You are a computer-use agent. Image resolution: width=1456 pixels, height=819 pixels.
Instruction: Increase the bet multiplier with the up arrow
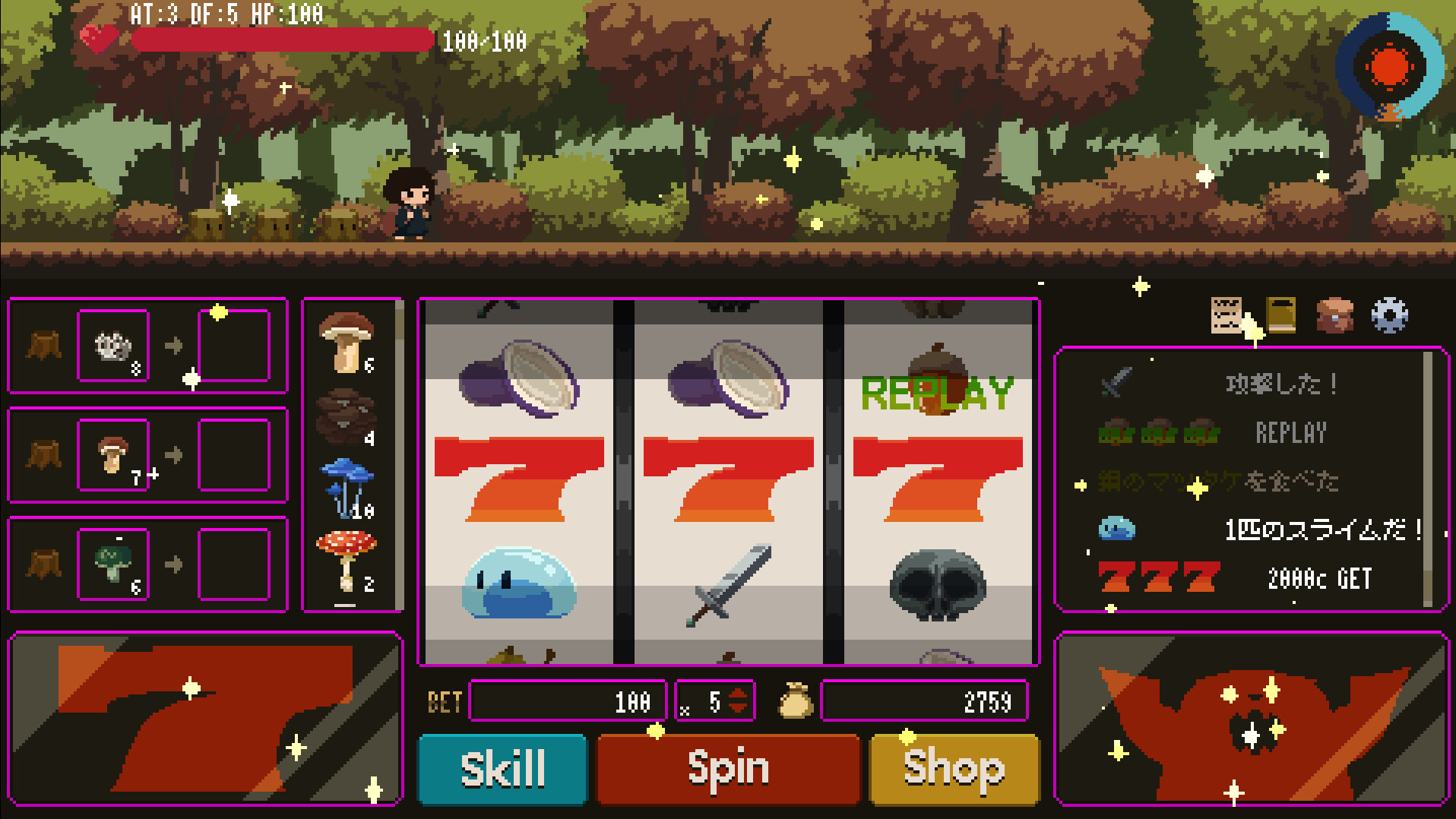pos(737,694)
